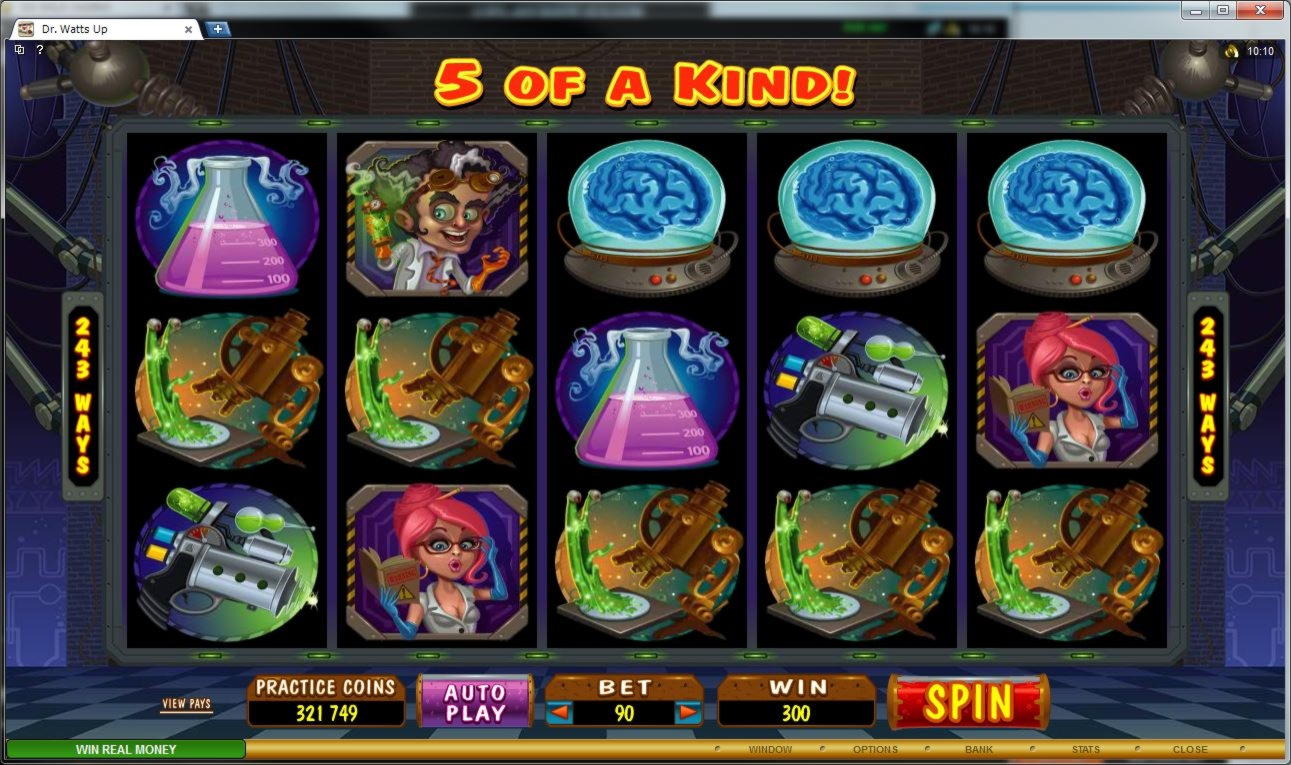Show the Stats panel
This screenshot has width=1291, height=765.
tap(1085, 749)
